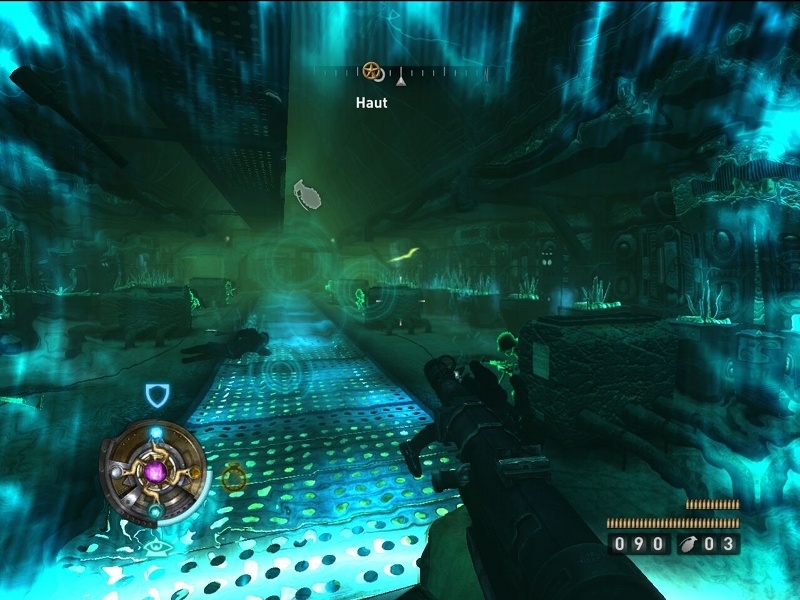Image resolution: width=800 pixels, height=600 pixels.
Task: Click the gold objective marker on the compass
Action: coord(372,71)
